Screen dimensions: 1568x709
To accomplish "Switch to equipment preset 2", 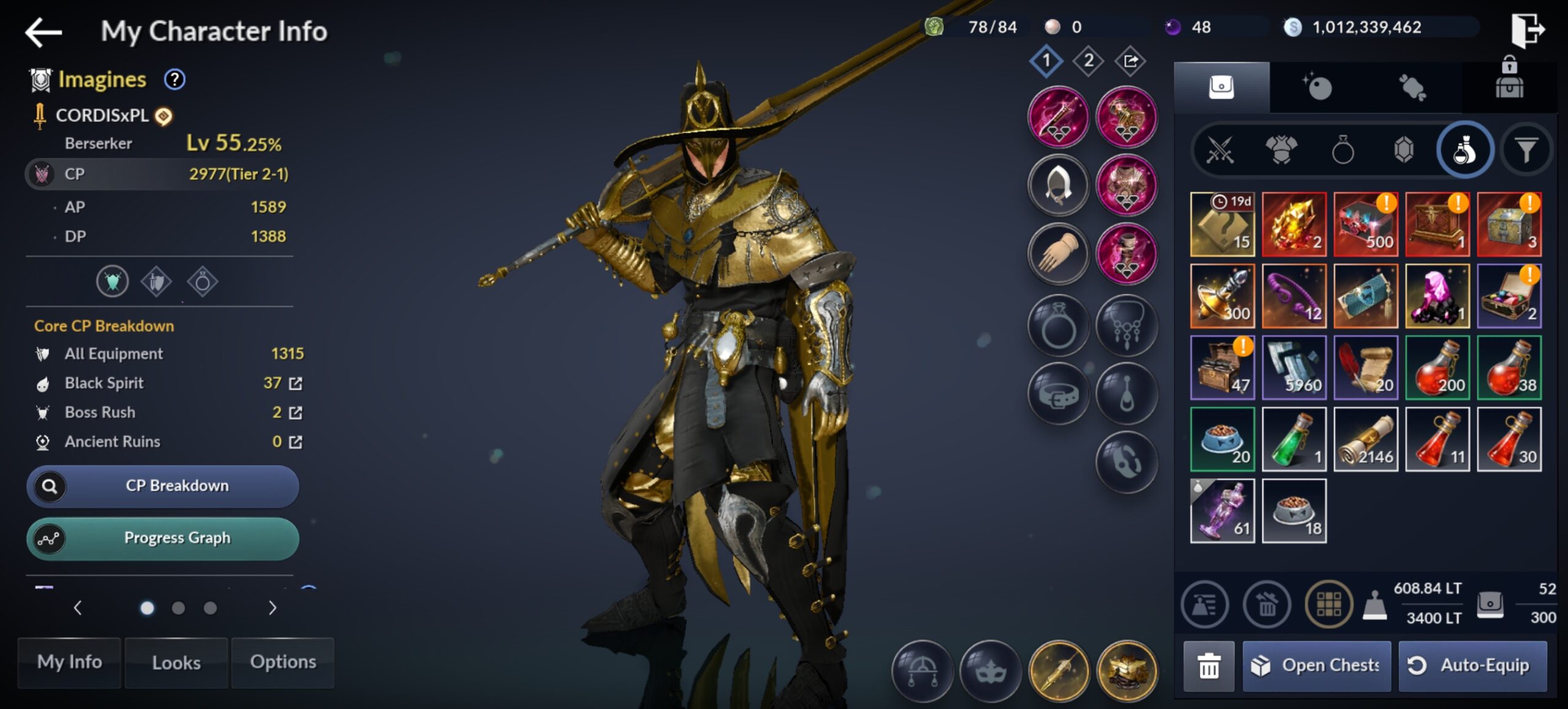I will (x=1088, y=61).
